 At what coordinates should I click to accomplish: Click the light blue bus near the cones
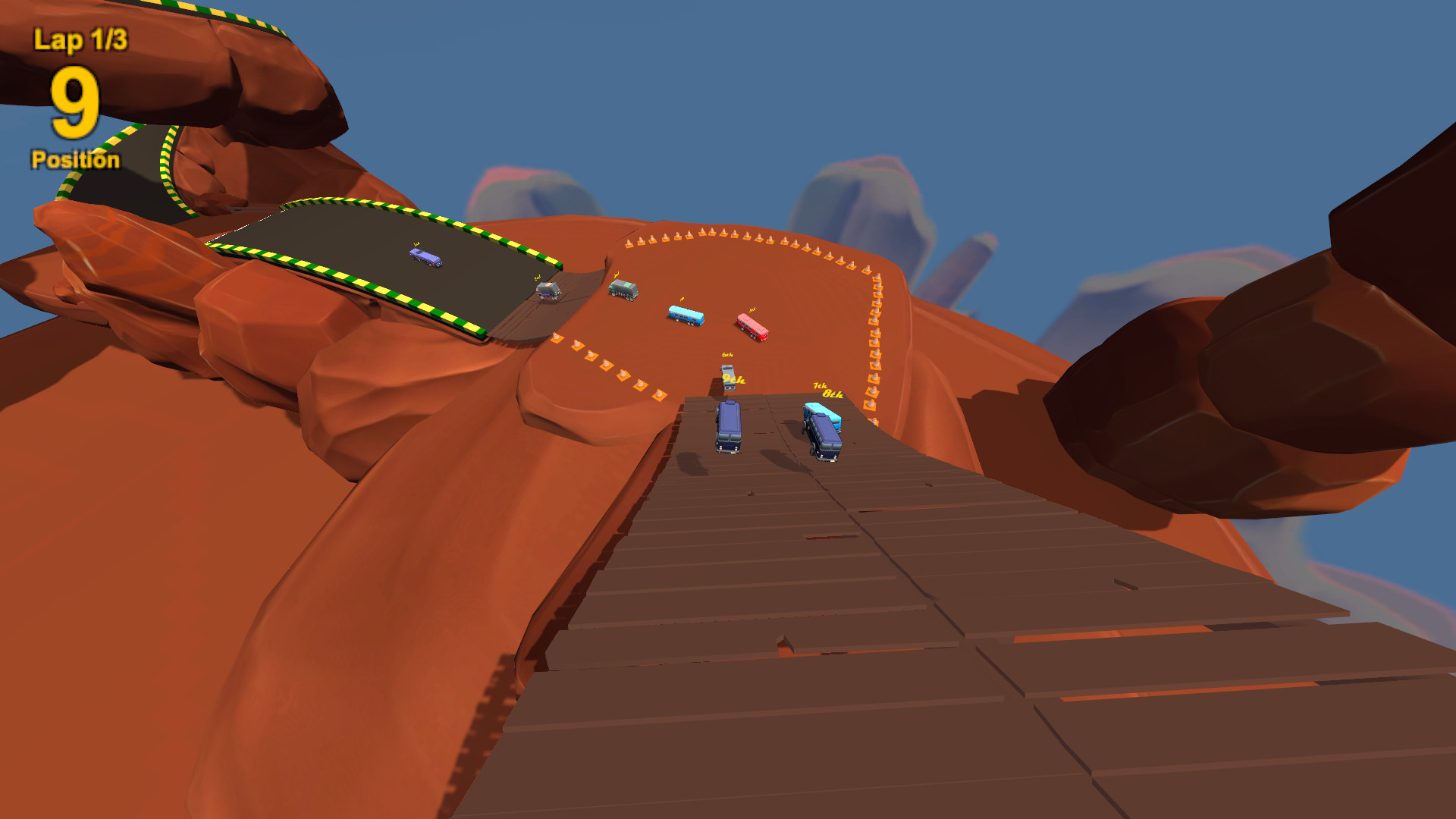click(685, 316)
